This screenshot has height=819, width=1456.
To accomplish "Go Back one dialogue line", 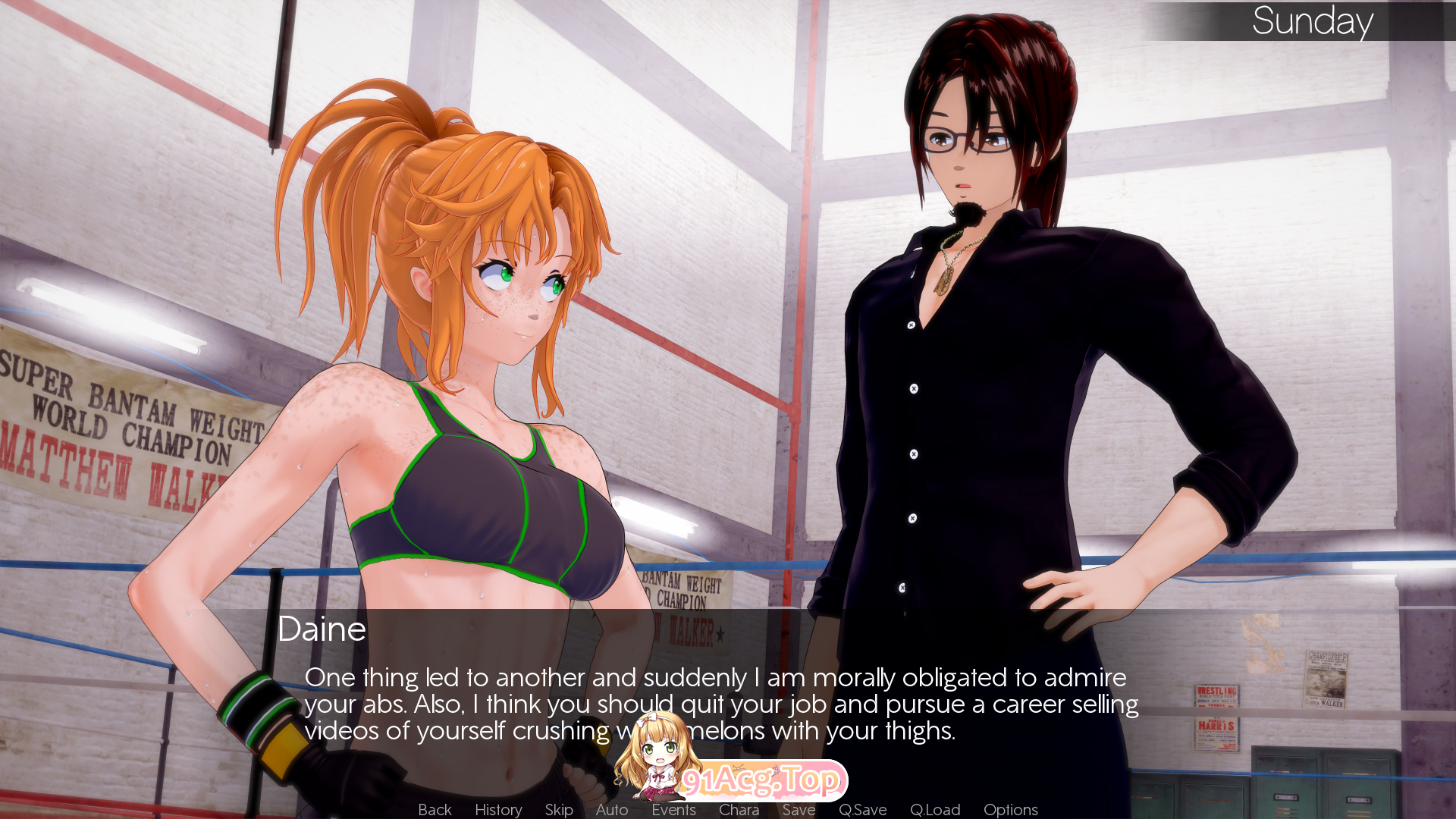I will tap(435, 809).
